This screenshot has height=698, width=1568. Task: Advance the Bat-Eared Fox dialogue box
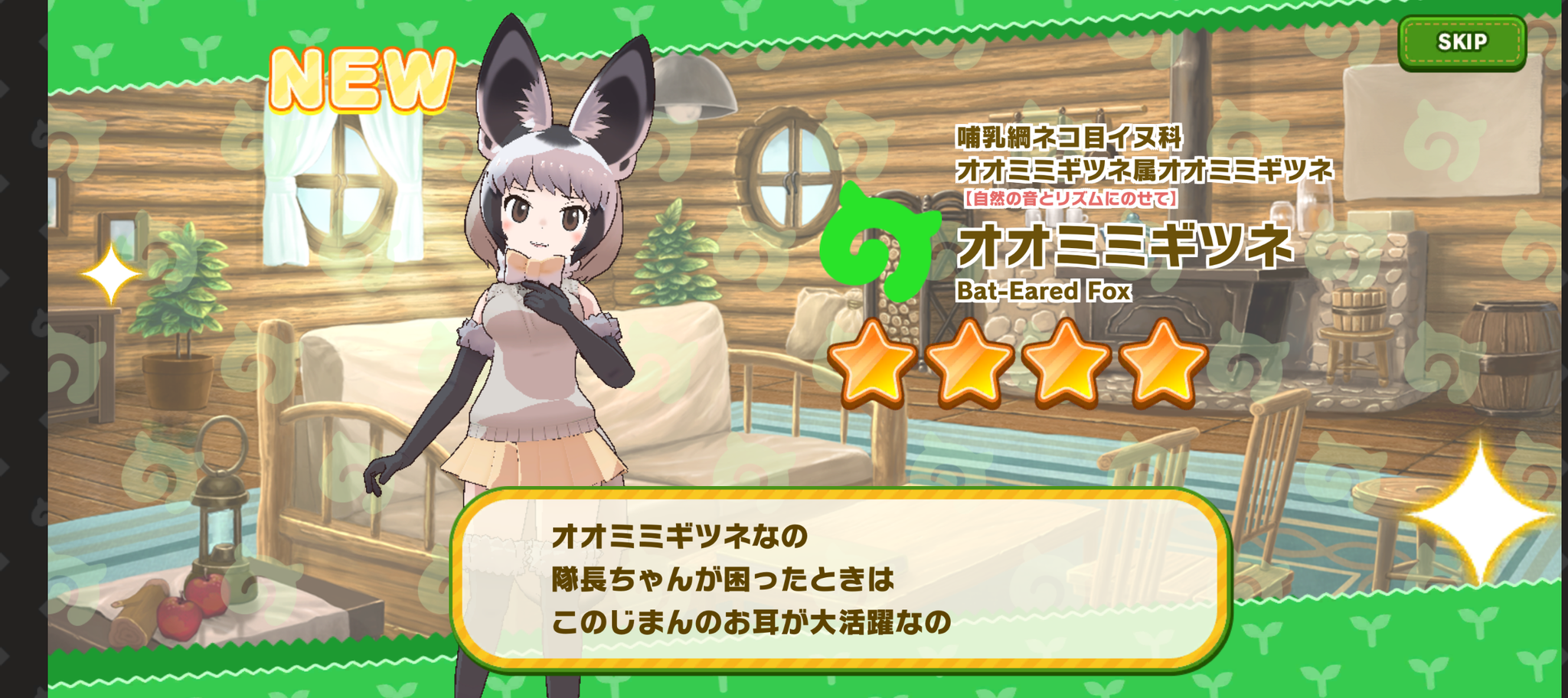(840, 579)
